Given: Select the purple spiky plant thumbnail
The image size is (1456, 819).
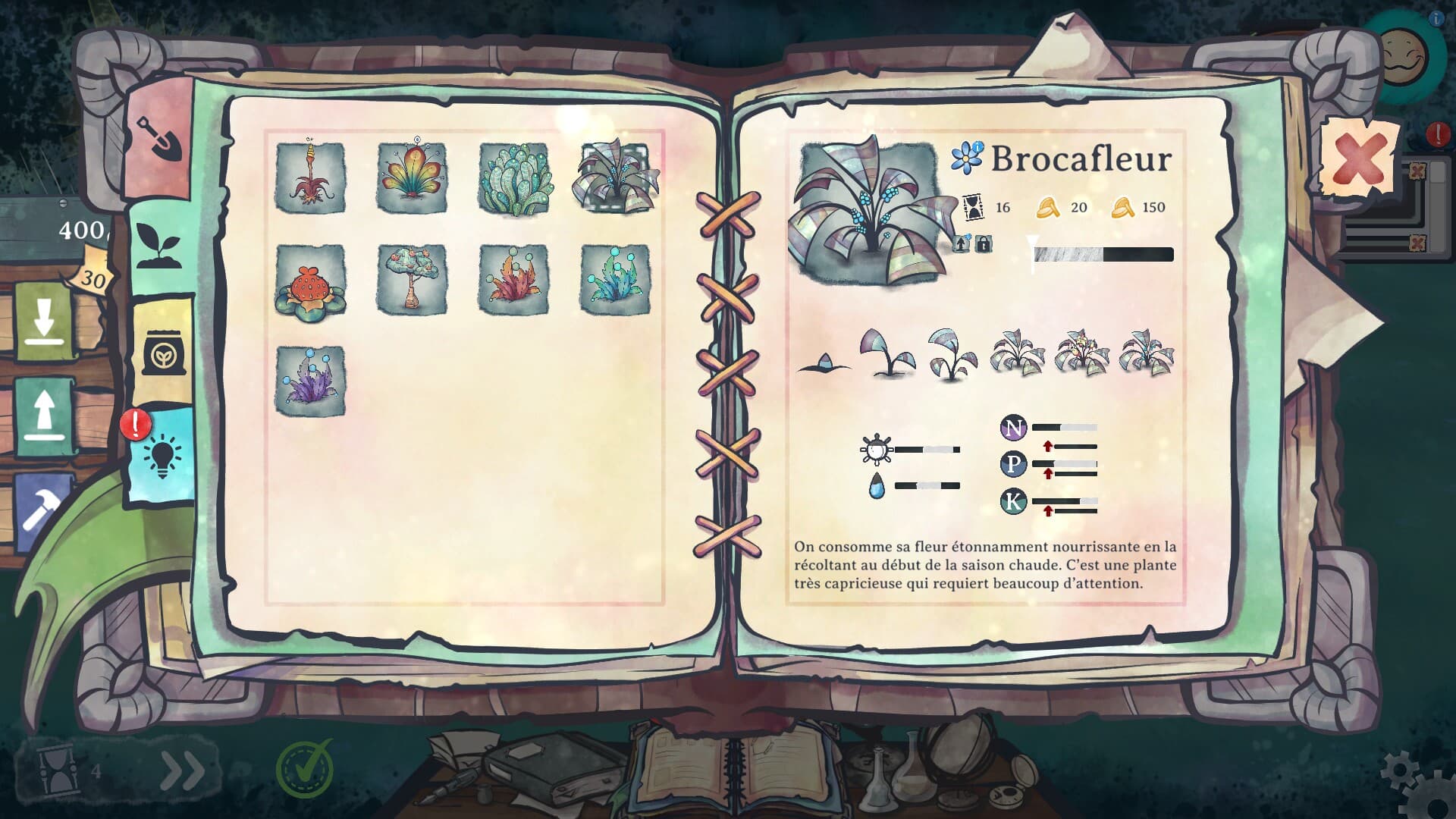Looking at the screenshot, I should [x=309, y=381].
